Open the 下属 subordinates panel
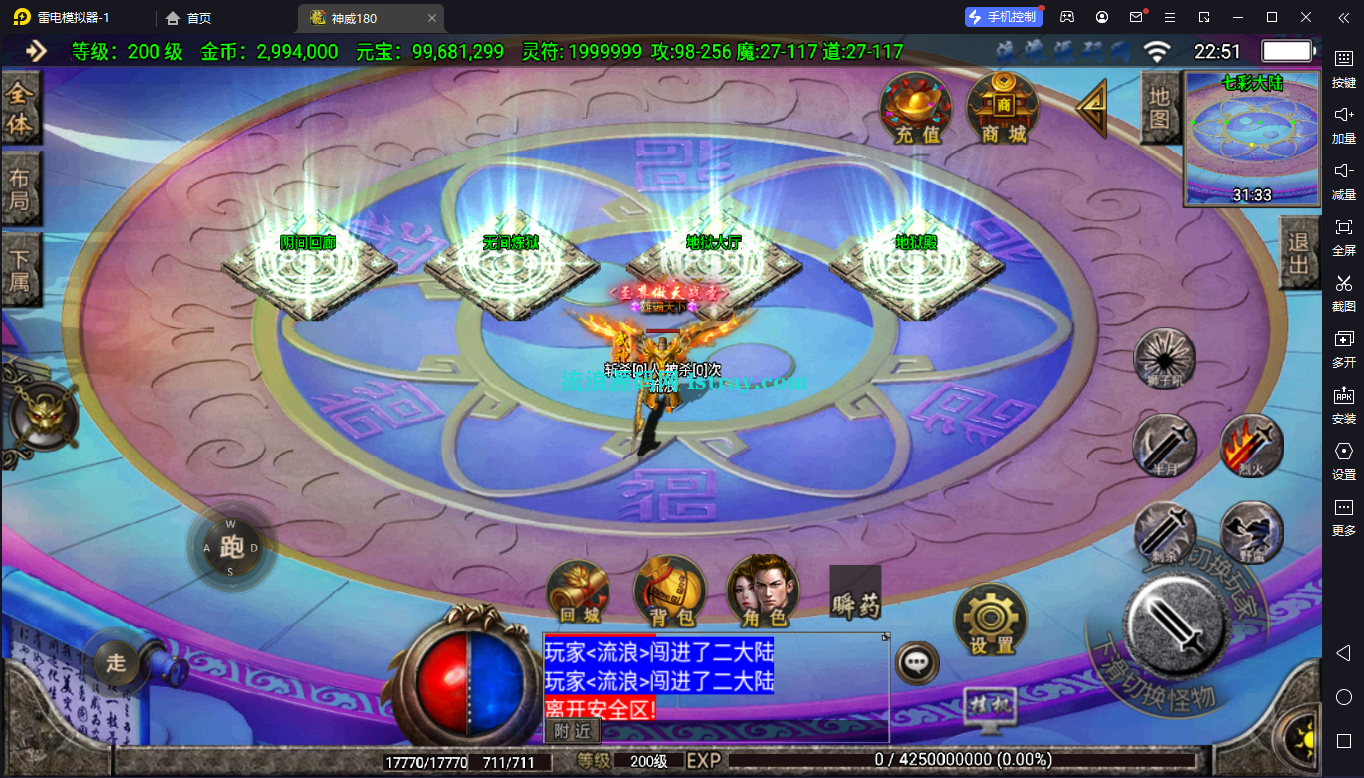Image resolution: width=1364 pixels, height=778 pixels. coord(20,268)
